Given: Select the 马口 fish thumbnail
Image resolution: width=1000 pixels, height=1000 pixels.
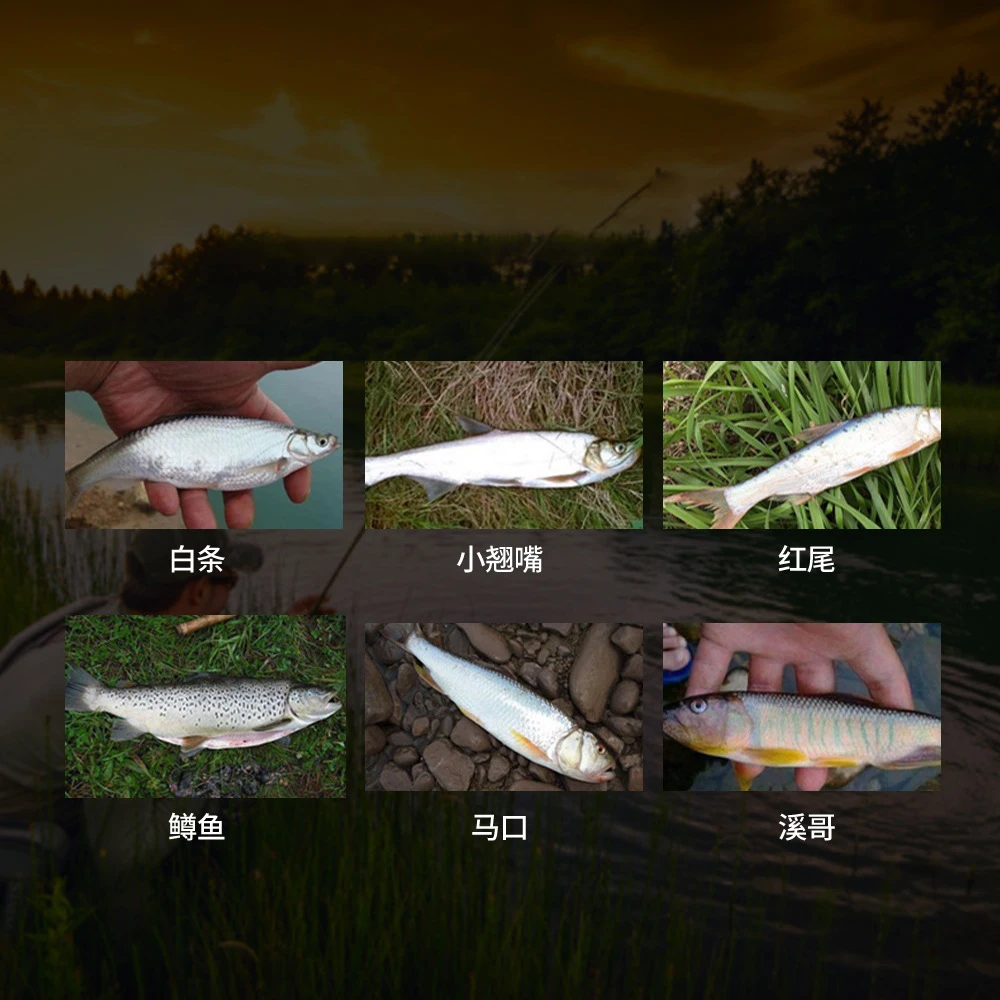Looking at the screenshot, I should click(503, 707).
